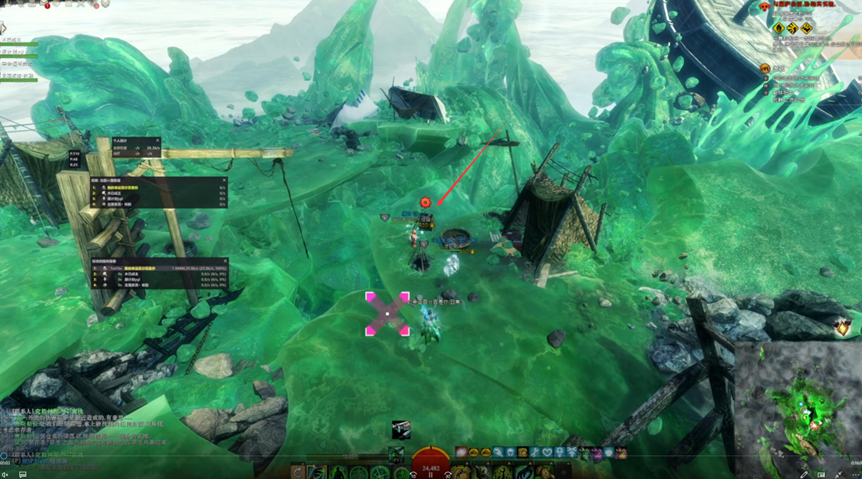This screenshot has height=479, width=862.
Task: Click the shield icon above the minimap
Action: click(x=843, y=326)
